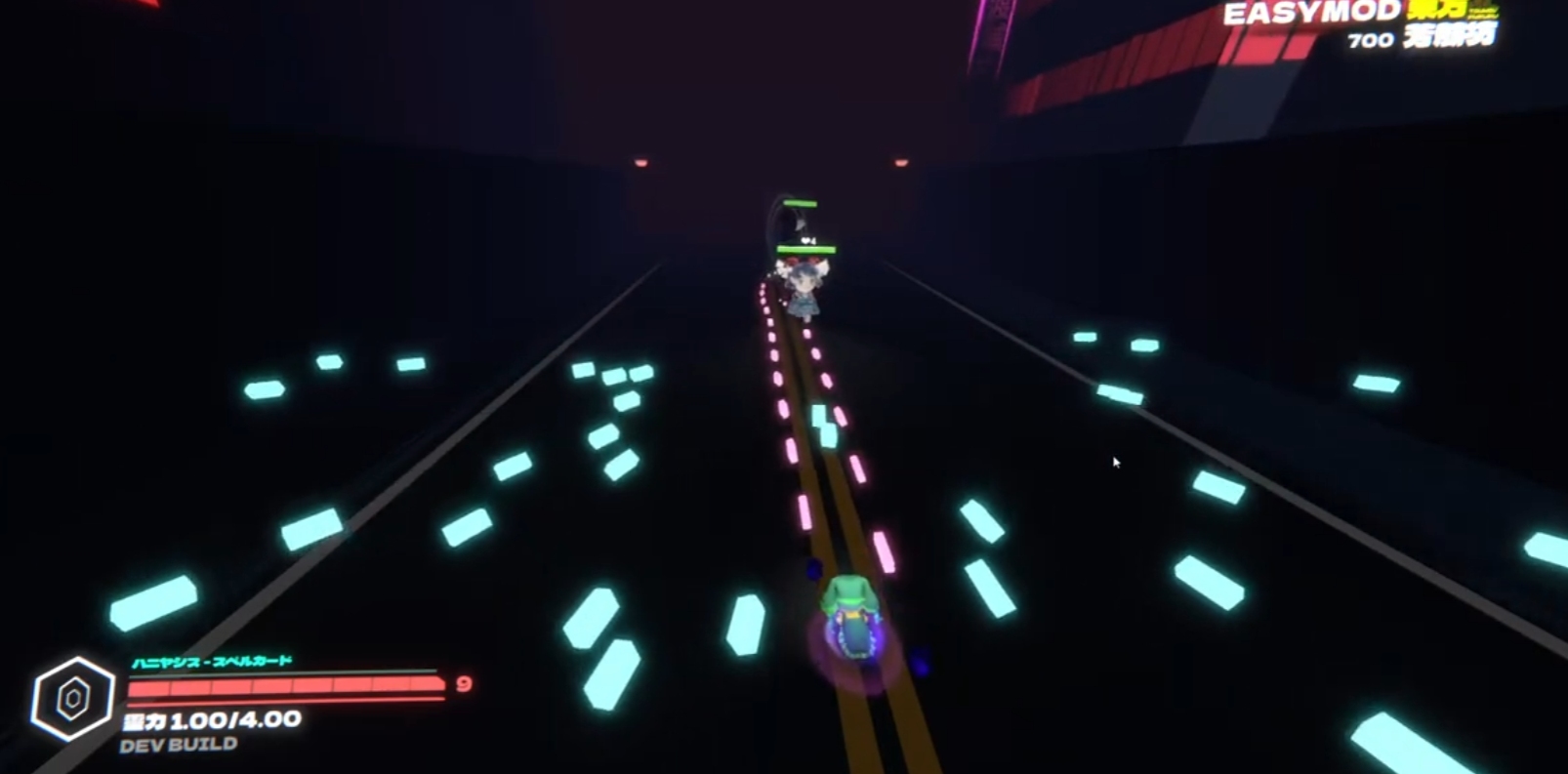
Task: Click the teal bar above the red gauge
Action: point(283,672)
